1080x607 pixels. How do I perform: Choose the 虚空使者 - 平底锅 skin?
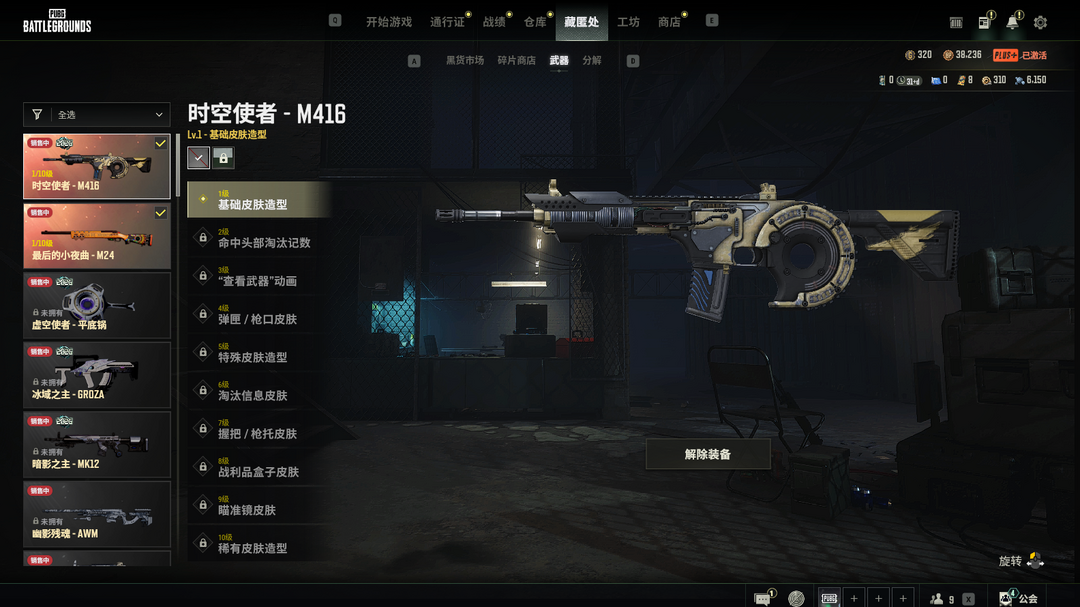tap(97, 306)
